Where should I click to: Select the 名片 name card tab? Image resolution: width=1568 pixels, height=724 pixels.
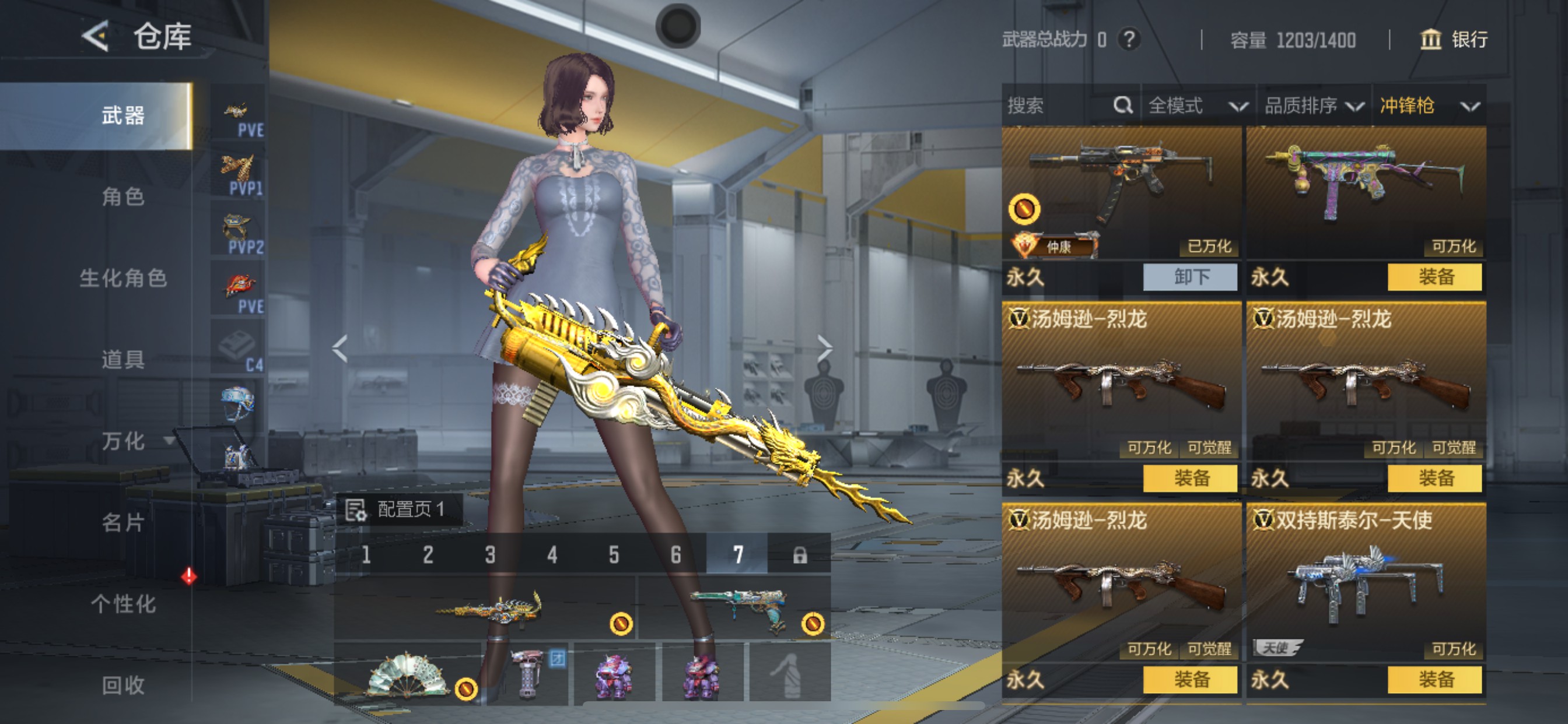tap(123, 522)
